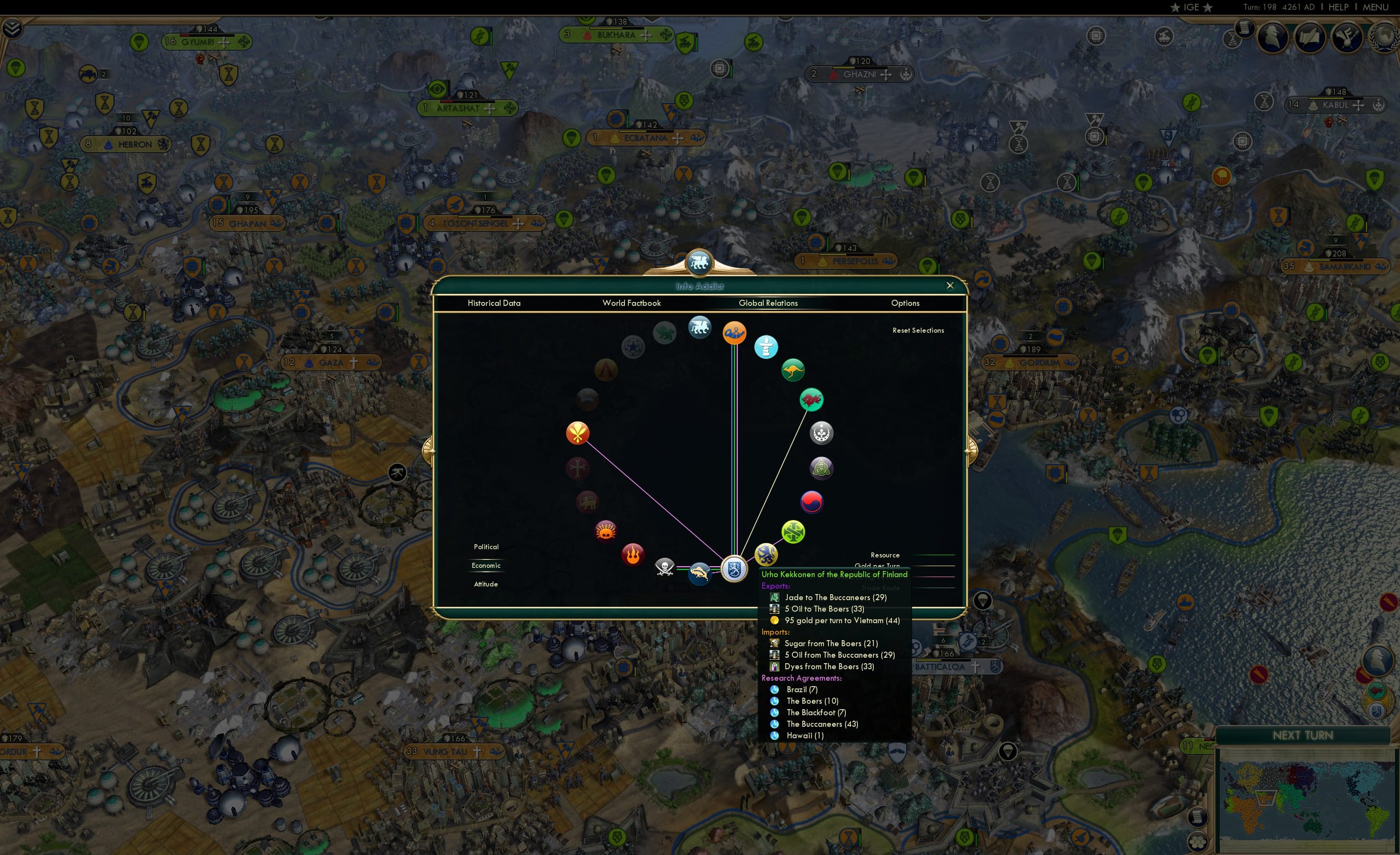Select the Celts triquetra icon
The width and height of the screenshot is (1400, 855).
point(821,468)
